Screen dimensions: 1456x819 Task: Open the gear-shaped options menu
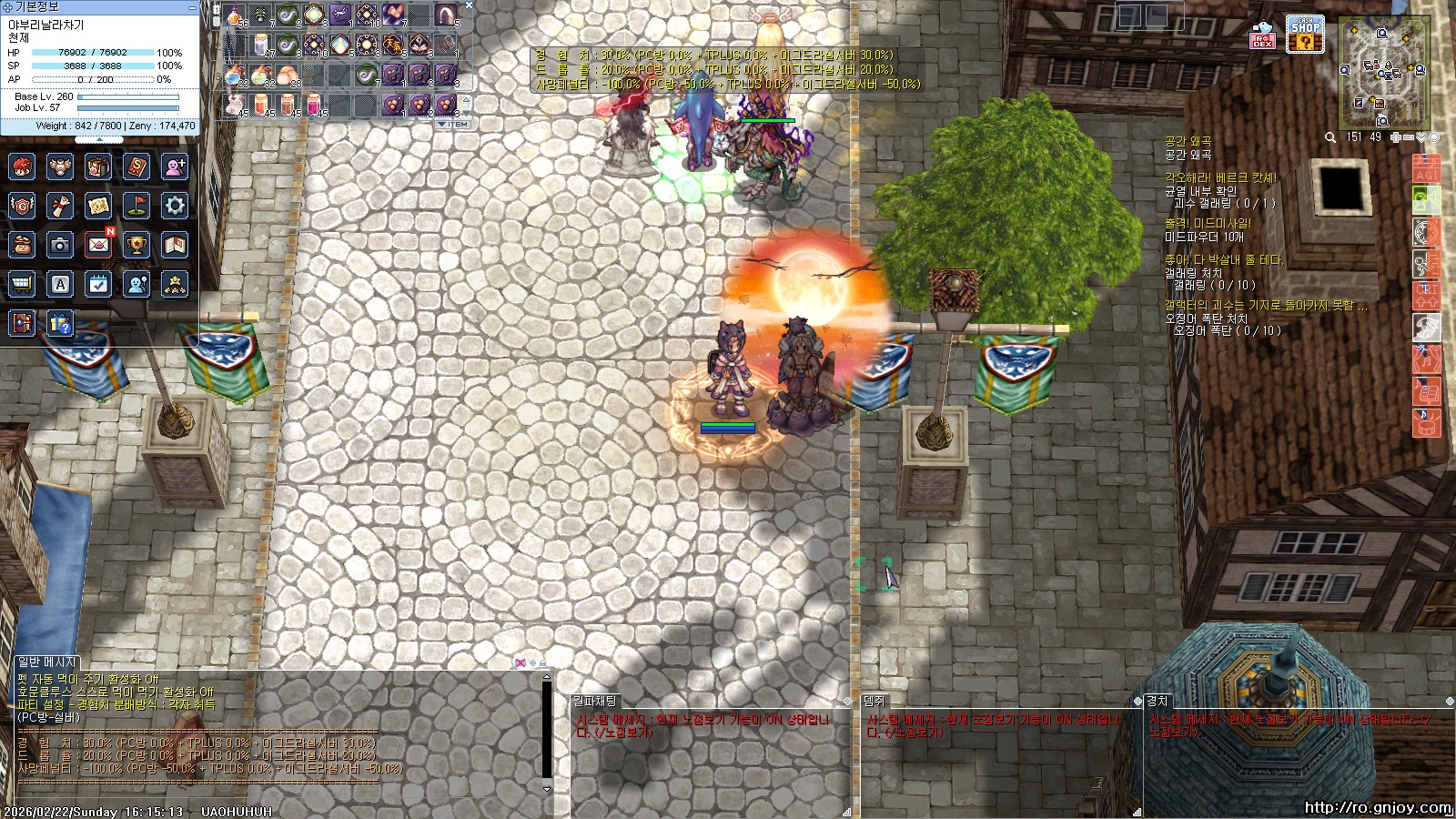(x=175, y=206)
